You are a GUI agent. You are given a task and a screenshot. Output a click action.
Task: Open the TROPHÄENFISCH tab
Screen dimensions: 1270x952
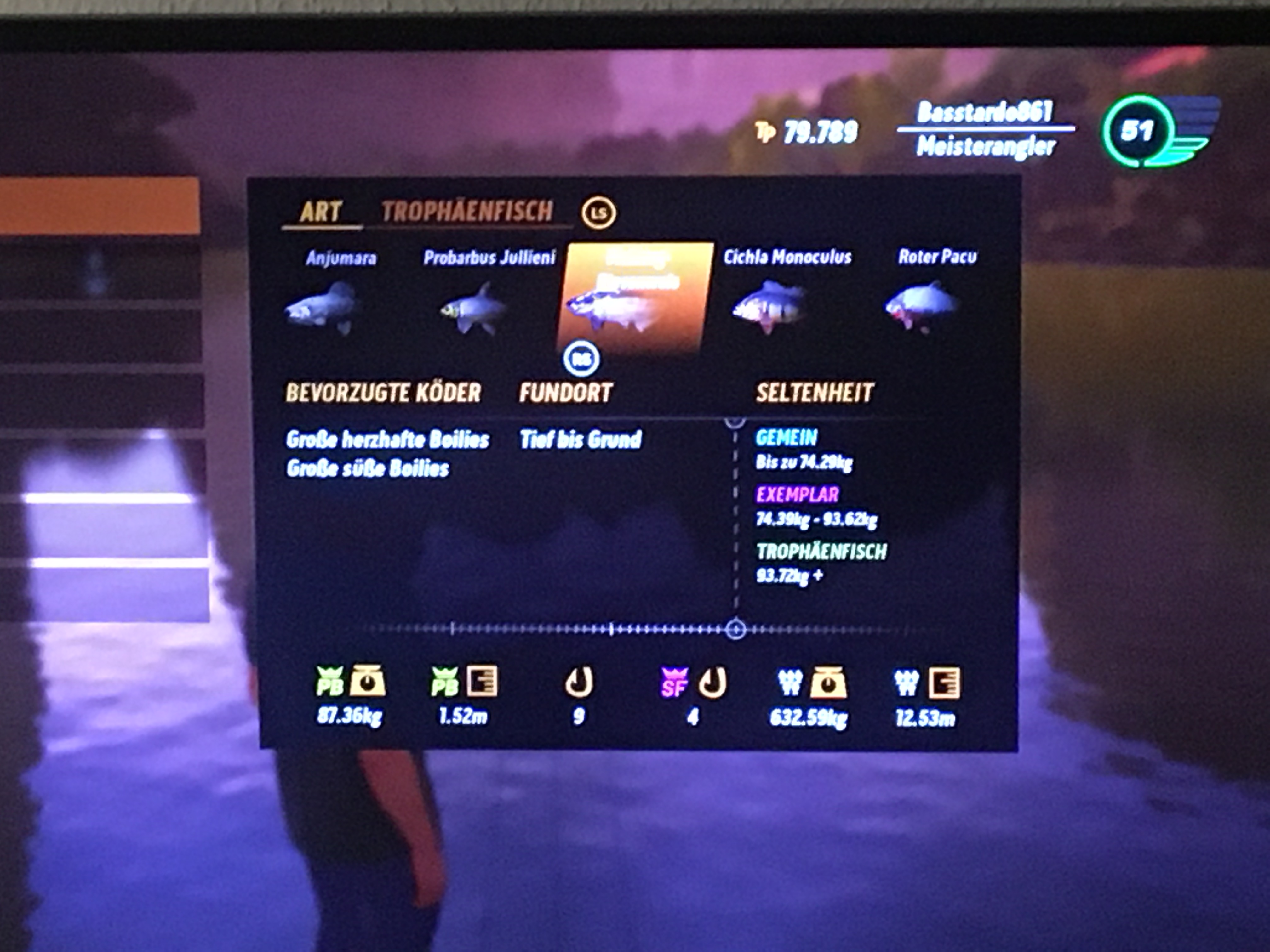467,211
